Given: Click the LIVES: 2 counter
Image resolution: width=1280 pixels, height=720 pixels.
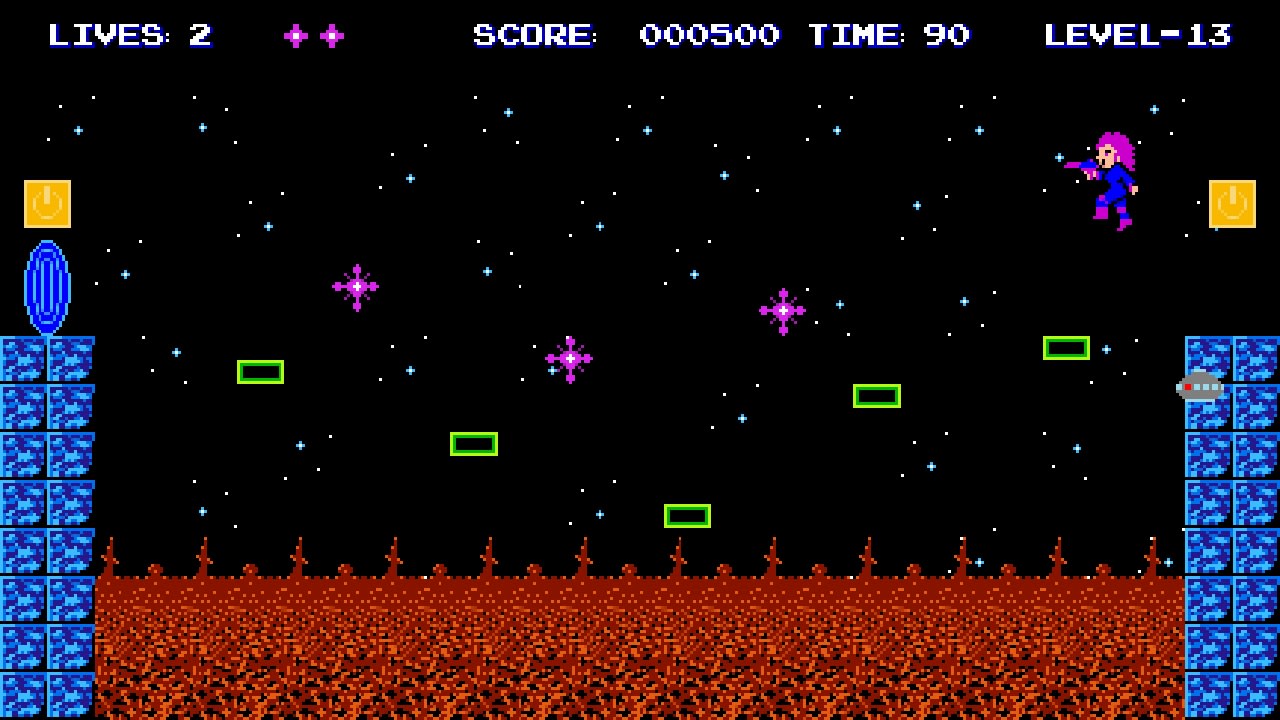Looking at the screenshot, I should click(x=130, y=35).
